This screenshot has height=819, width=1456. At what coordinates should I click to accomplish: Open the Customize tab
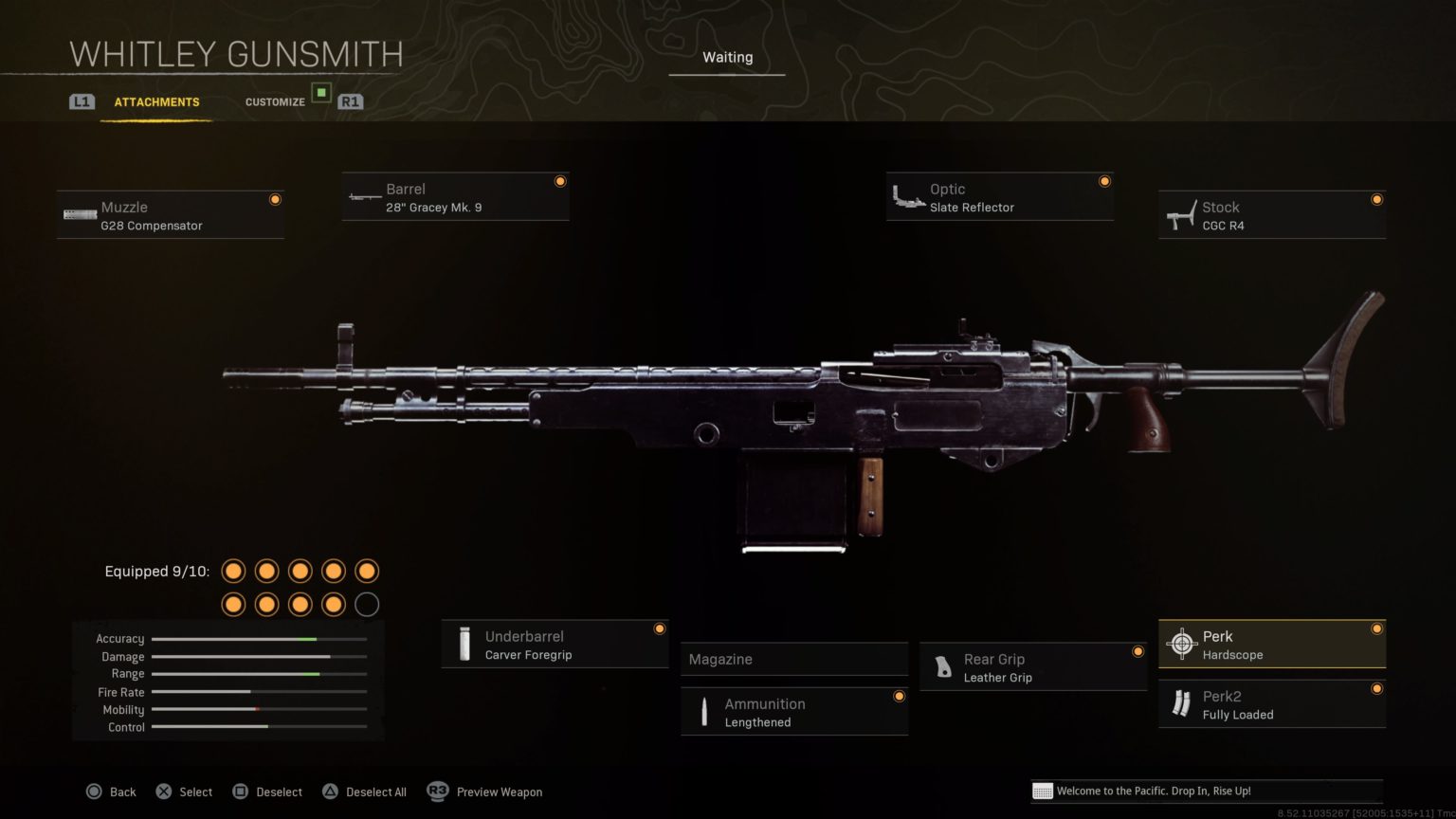click(275, 102)
